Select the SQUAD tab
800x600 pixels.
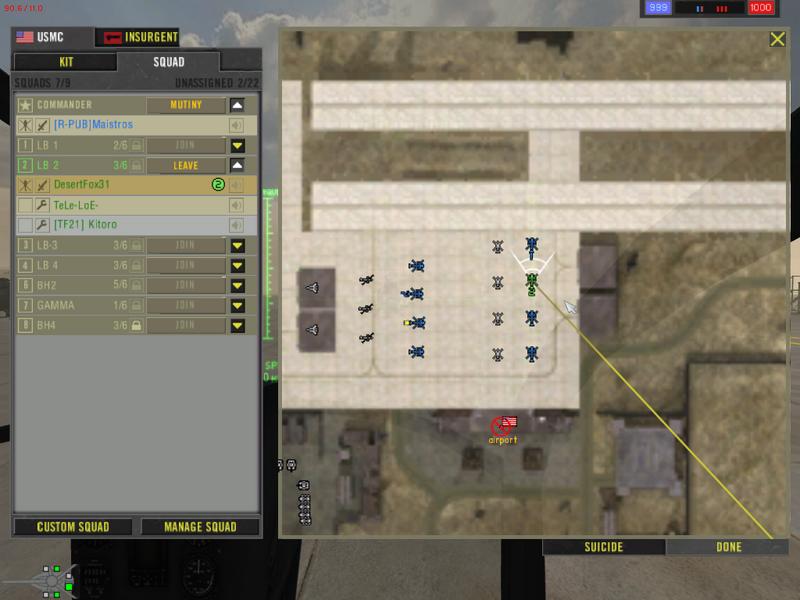[x=189, y=62]
